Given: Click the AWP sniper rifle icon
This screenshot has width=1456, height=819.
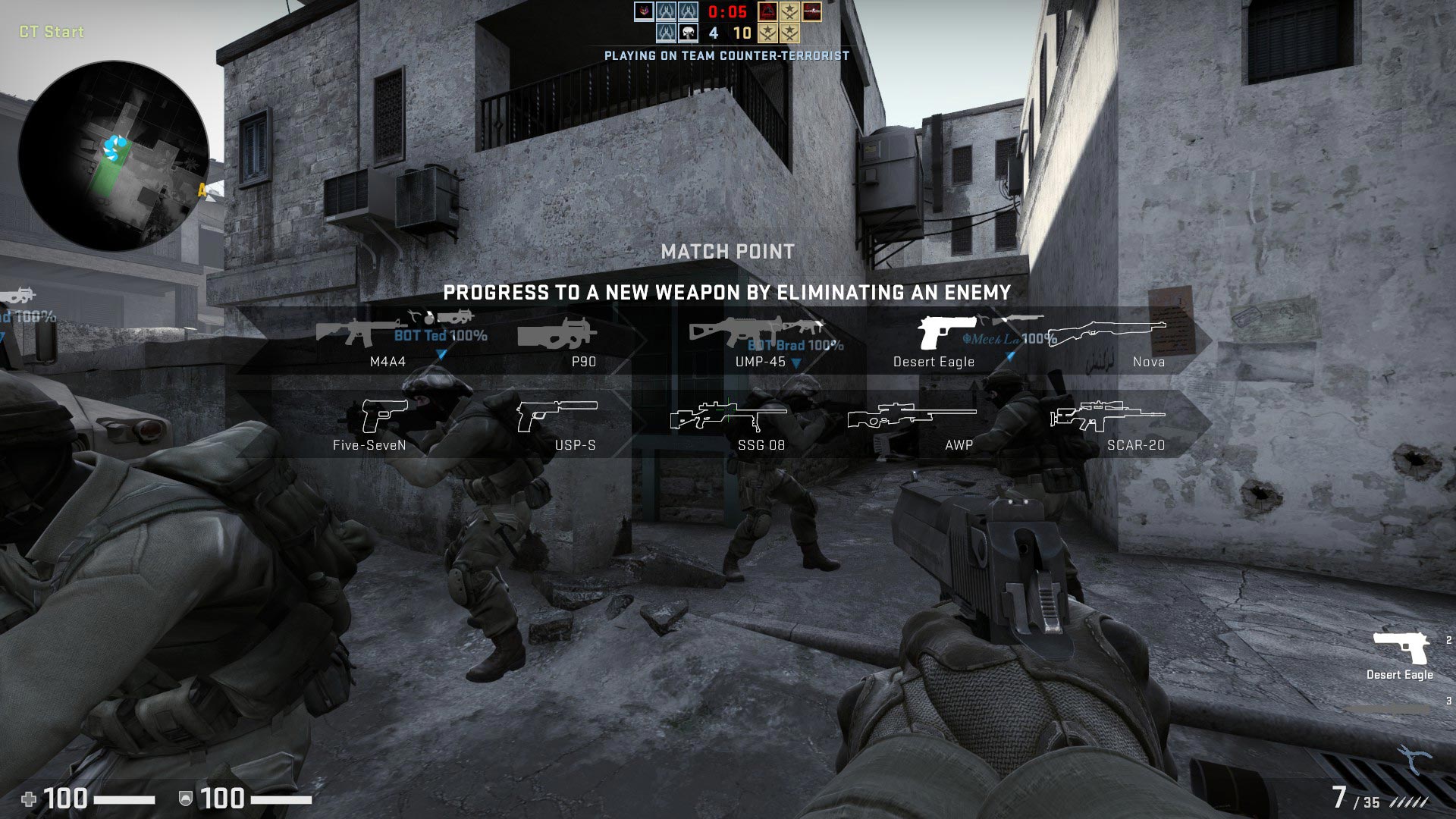Looking at the screenshot, I should pos(911,416).
